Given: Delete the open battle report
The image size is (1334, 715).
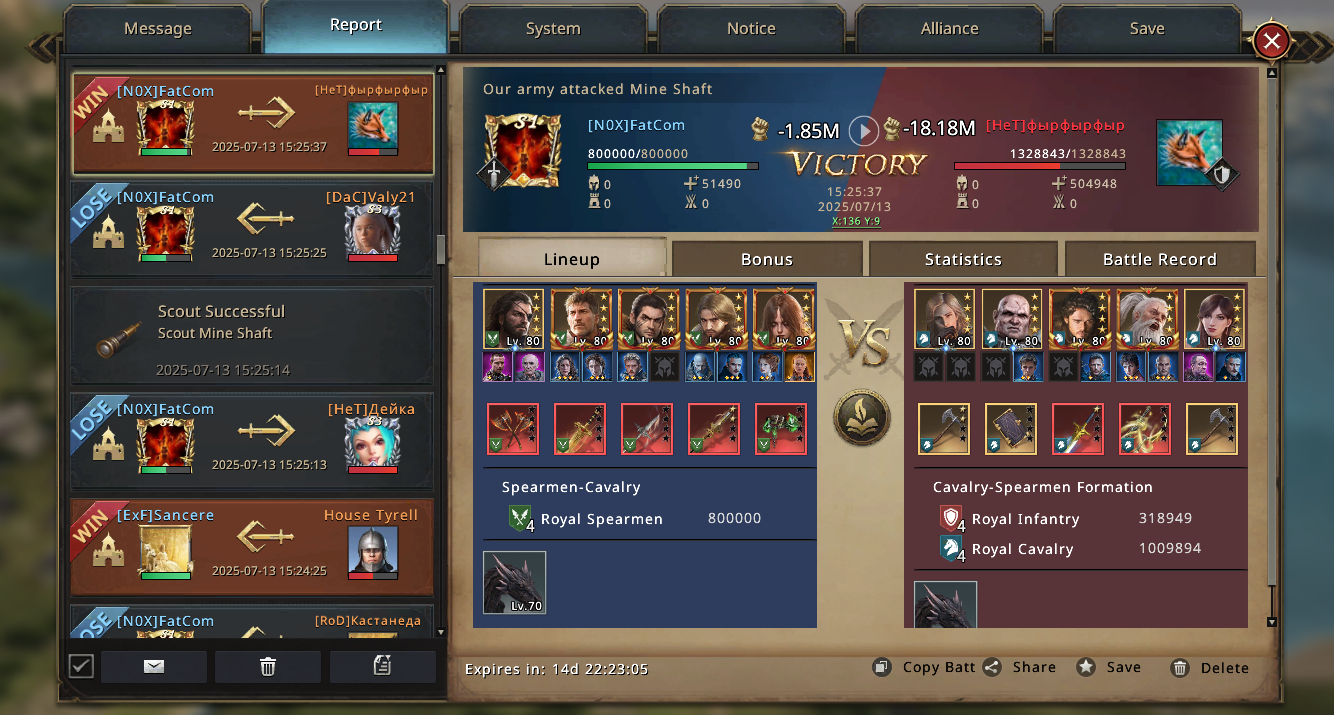Looking at the screenshot, I should [1211, 668].
